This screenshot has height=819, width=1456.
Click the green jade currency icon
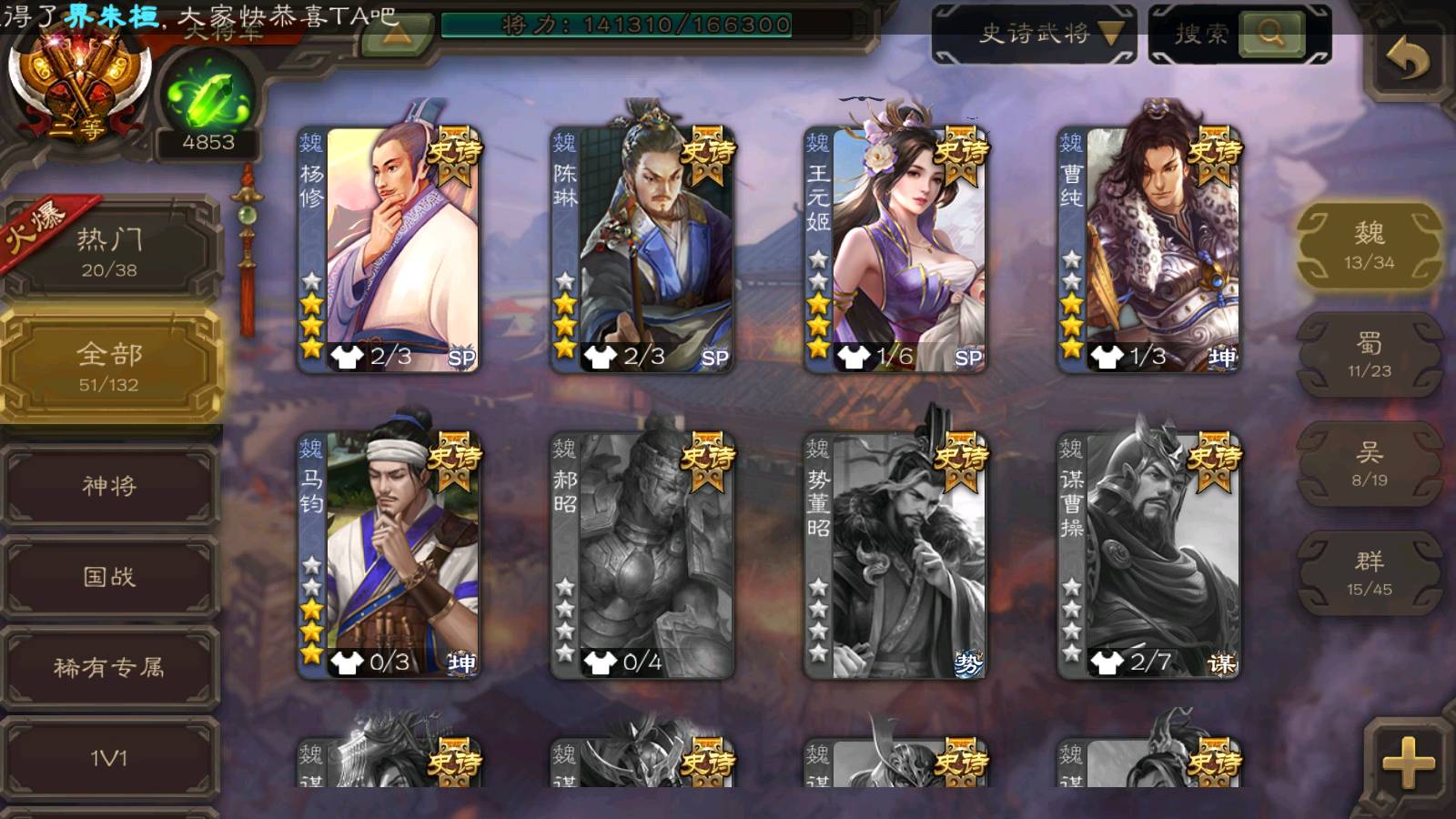(208, 98)
